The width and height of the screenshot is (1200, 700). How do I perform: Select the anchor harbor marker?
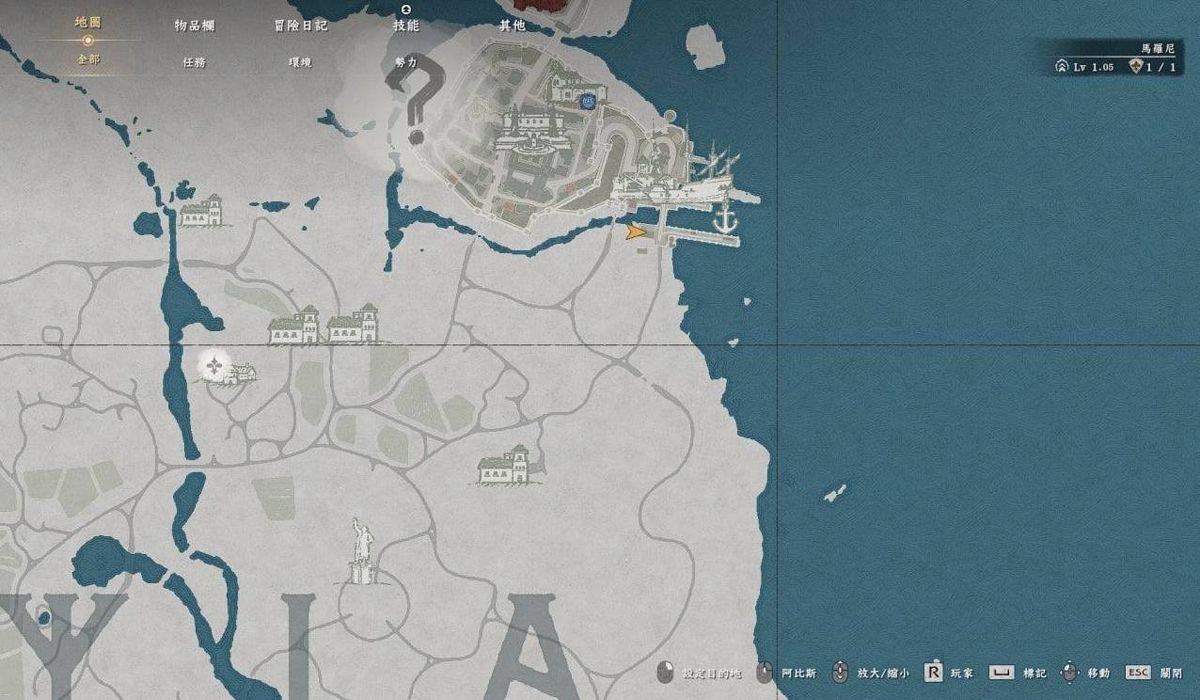coord(724,218)
